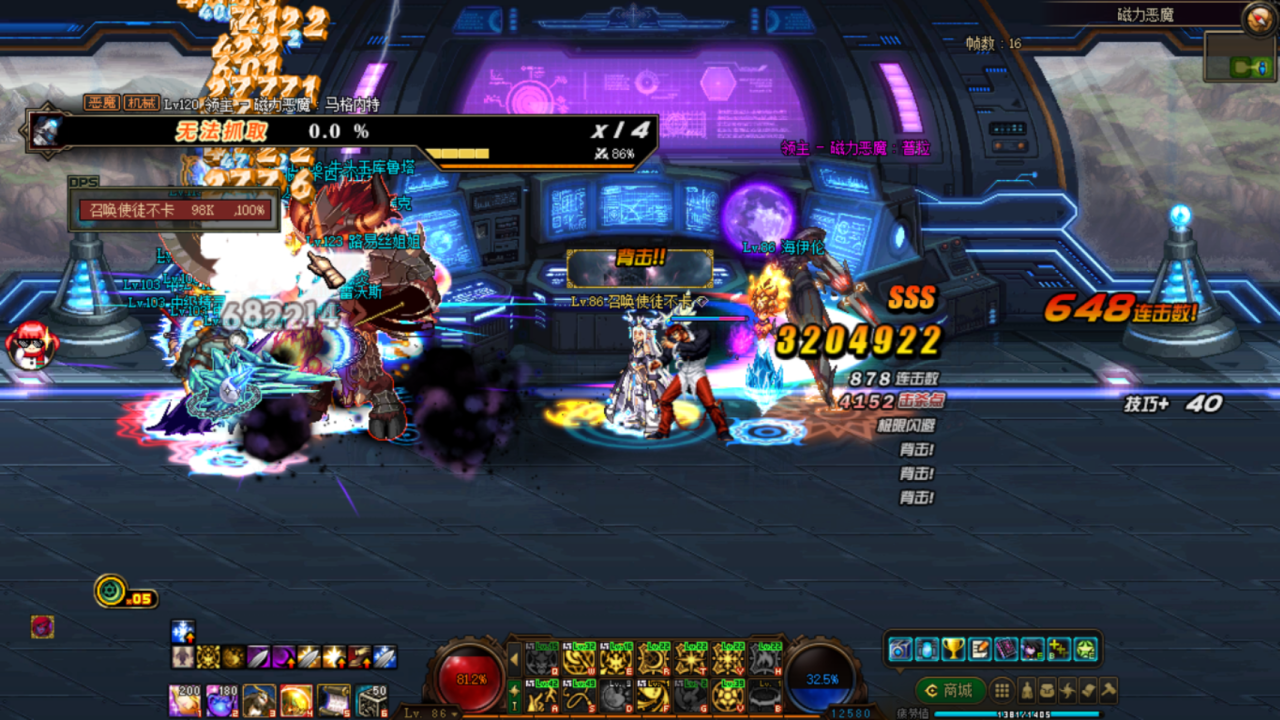Image resolution: width=1280 pixels, height=720 pixels.
Task: Click the skill bar's left arrow toggle
Action: [514, 660]
